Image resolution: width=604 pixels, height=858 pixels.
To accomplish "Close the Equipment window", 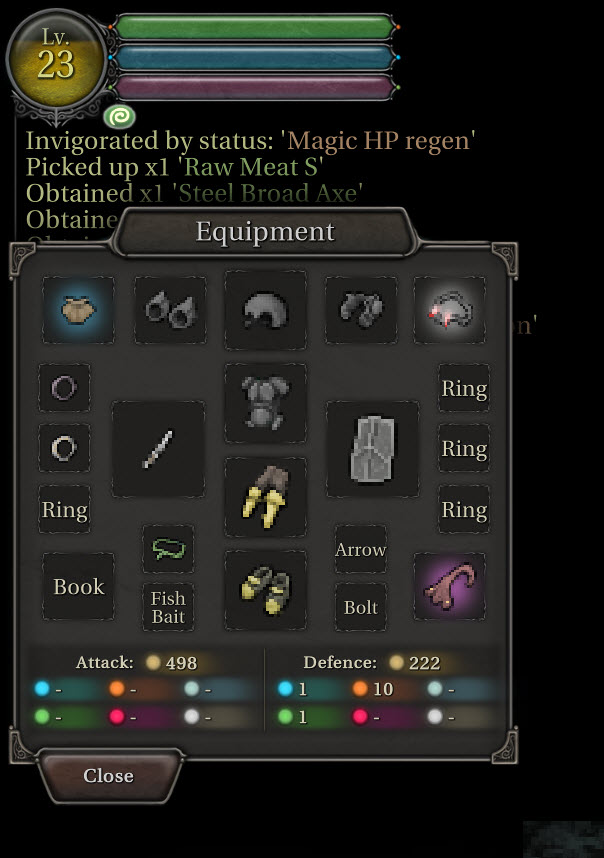I will click(x=109, y=776).
